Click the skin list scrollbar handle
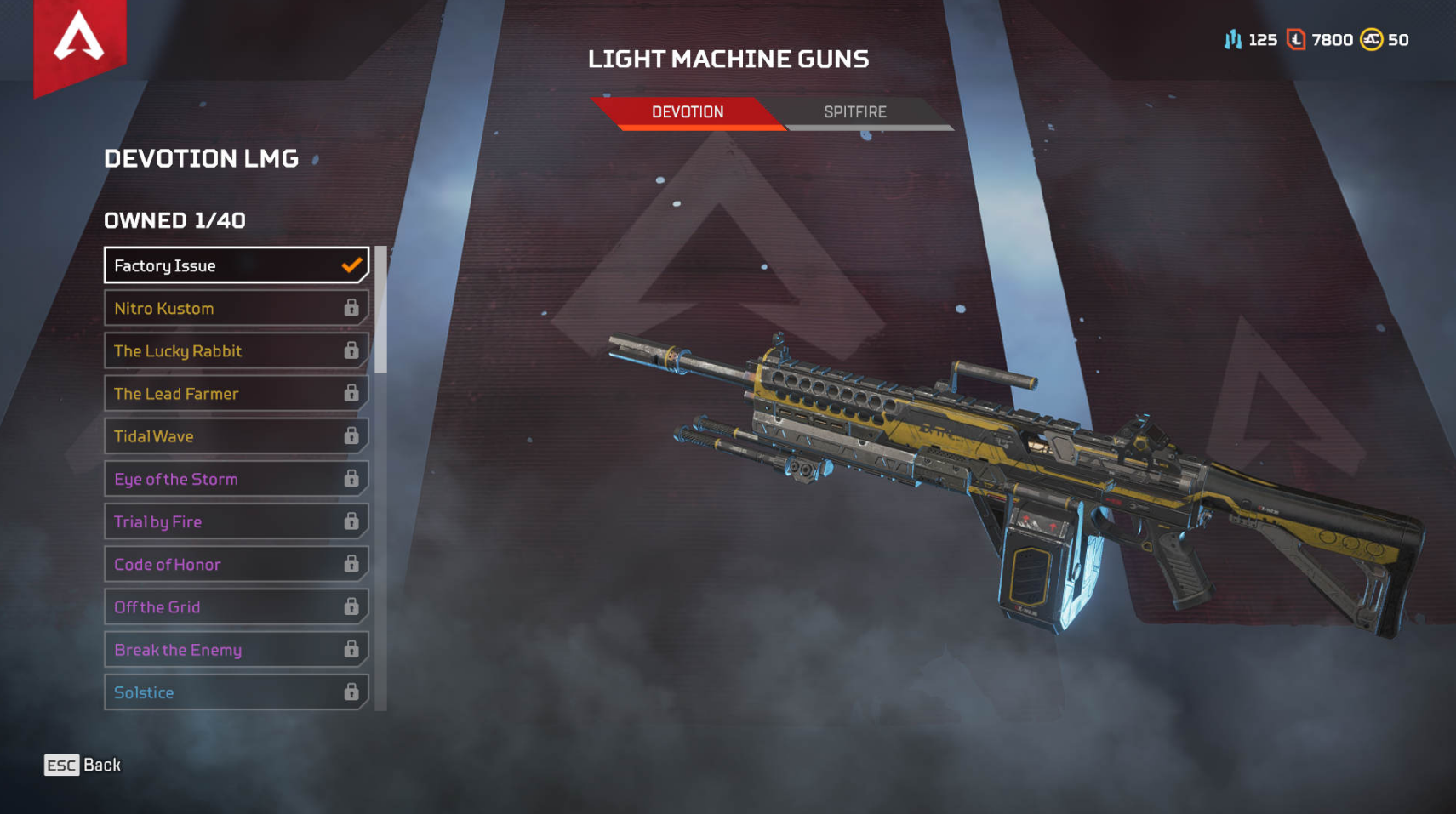This screenshot has height=814, width=1456. pyautogui.click(x=380, y=310)
